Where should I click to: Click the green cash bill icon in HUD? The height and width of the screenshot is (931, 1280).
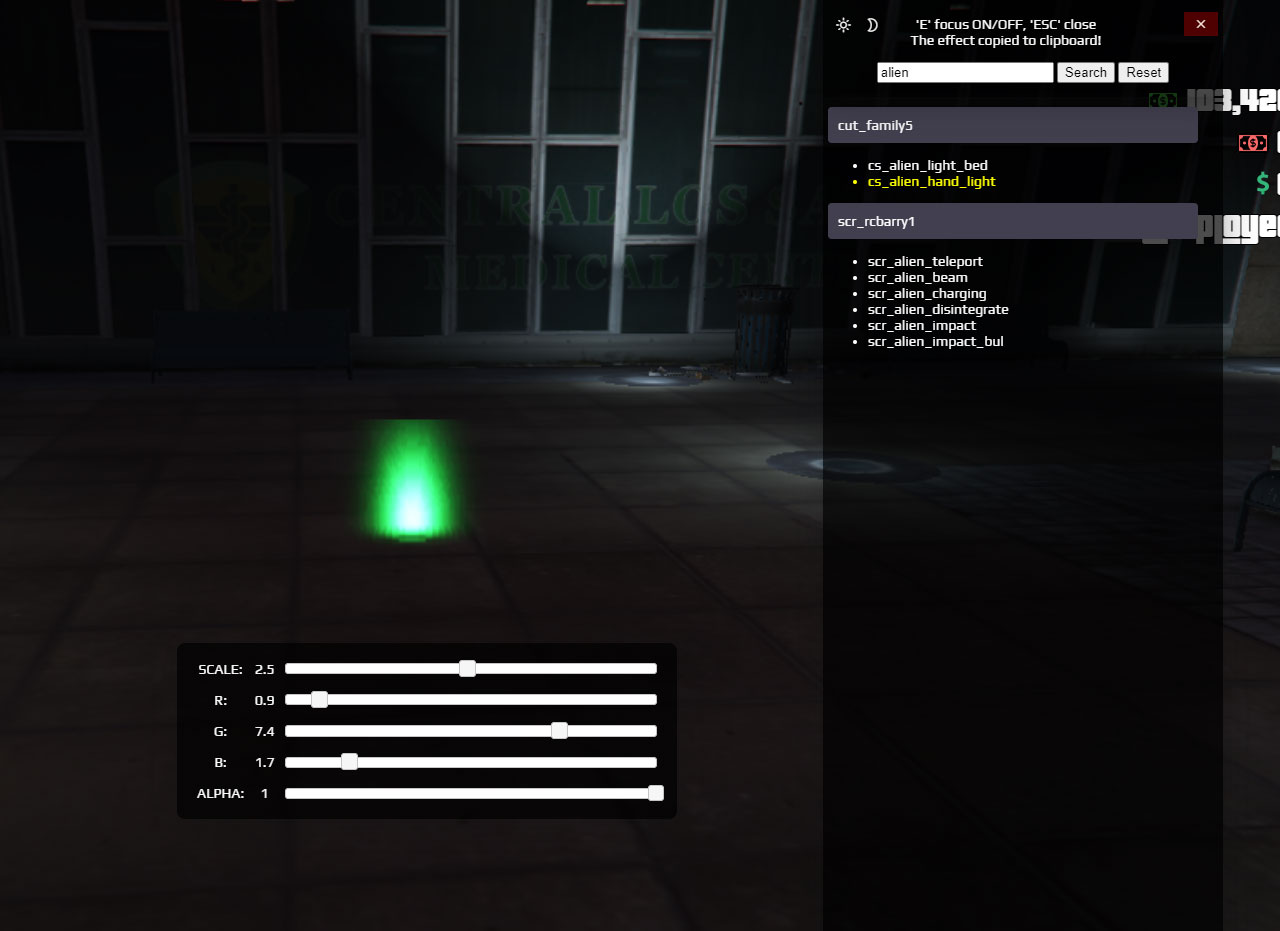(x=1163, y=100)
